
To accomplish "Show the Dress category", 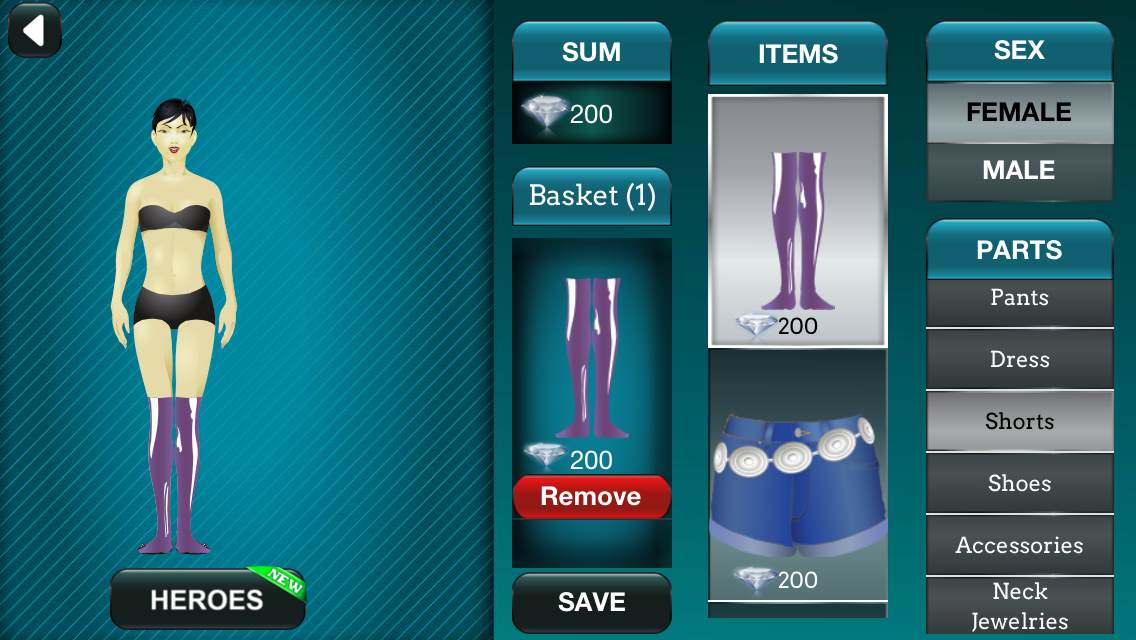I will 1019,360.
